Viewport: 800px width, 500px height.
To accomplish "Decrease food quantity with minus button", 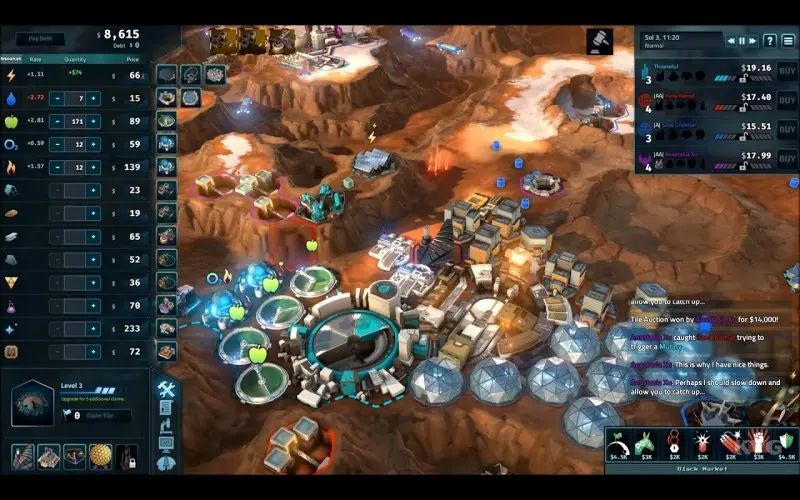I will point(57,121).
